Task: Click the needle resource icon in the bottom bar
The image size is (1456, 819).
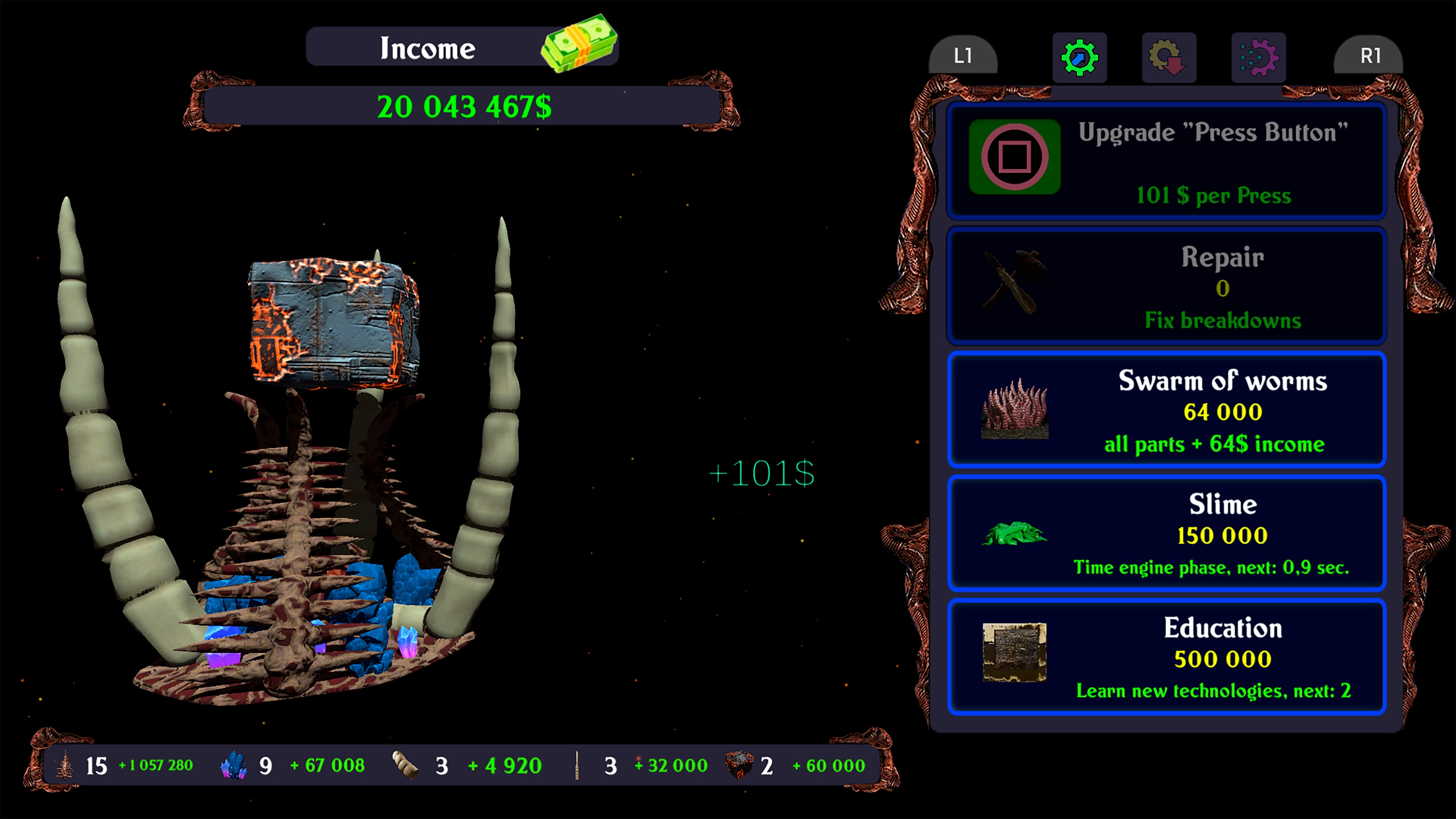Action: (x=577, y=765)
